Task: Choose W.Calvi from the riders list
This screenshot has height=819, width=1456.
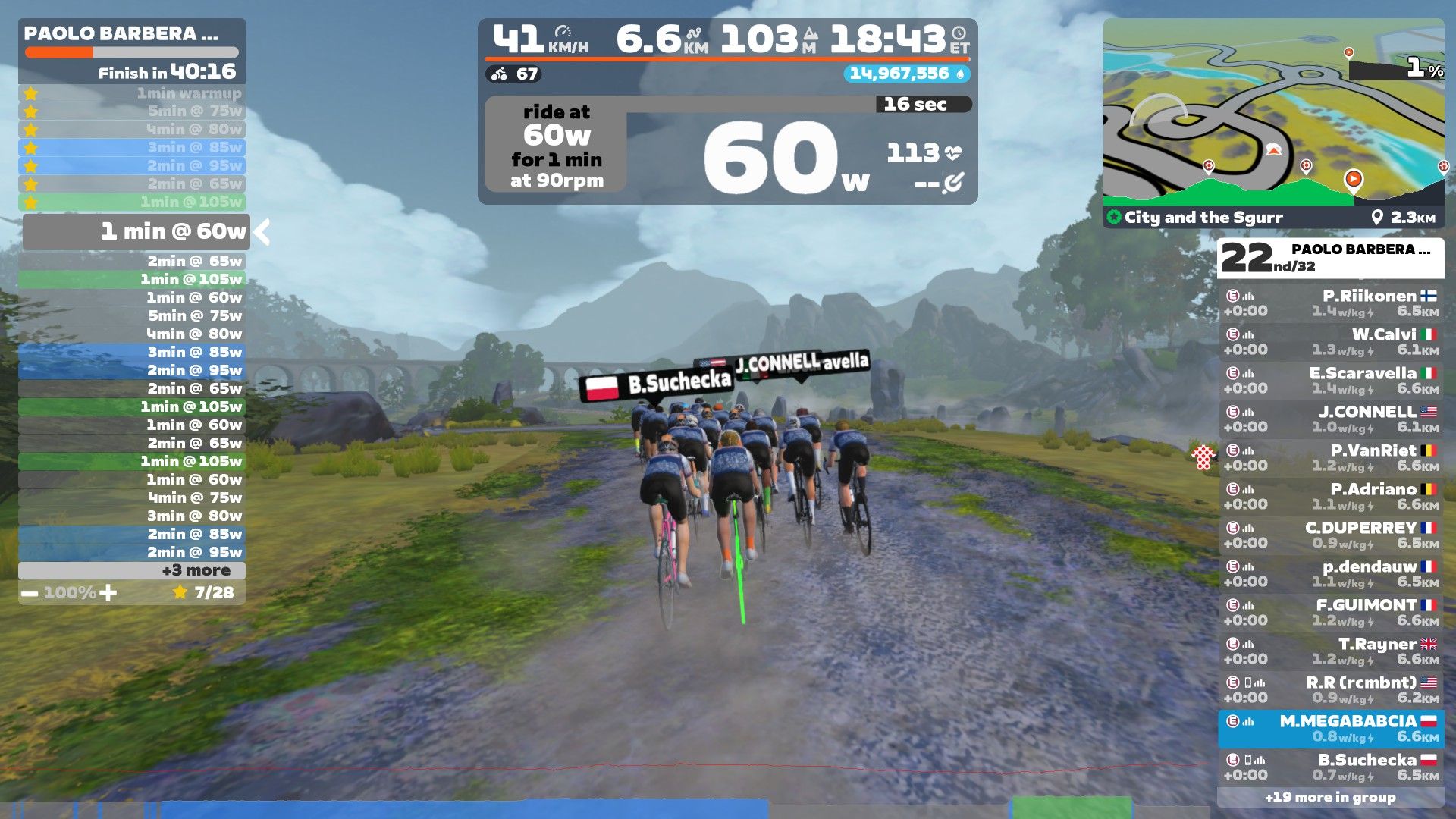Action: (x=1331, y=342)
